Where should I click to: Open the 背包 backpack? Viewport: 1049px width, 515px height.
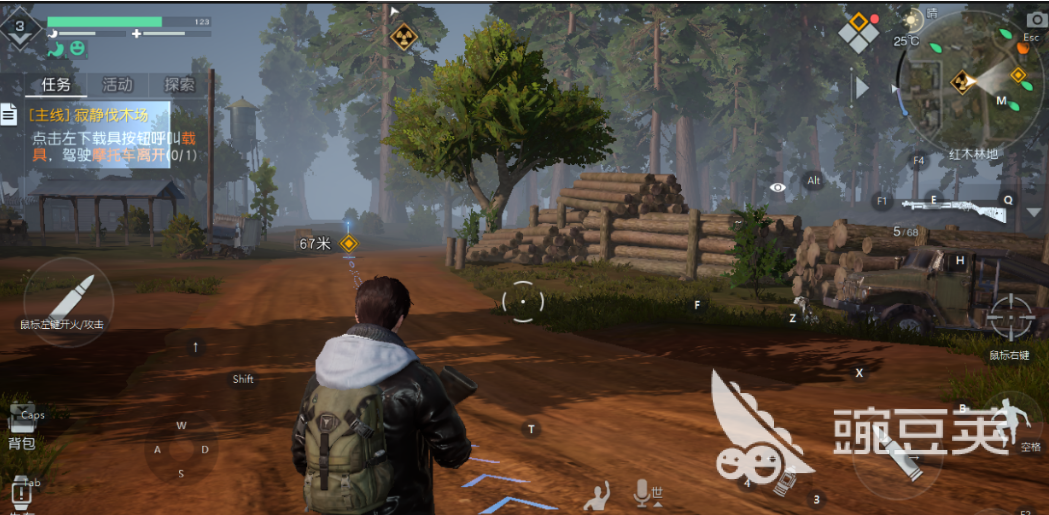click(x=22, y=427)
